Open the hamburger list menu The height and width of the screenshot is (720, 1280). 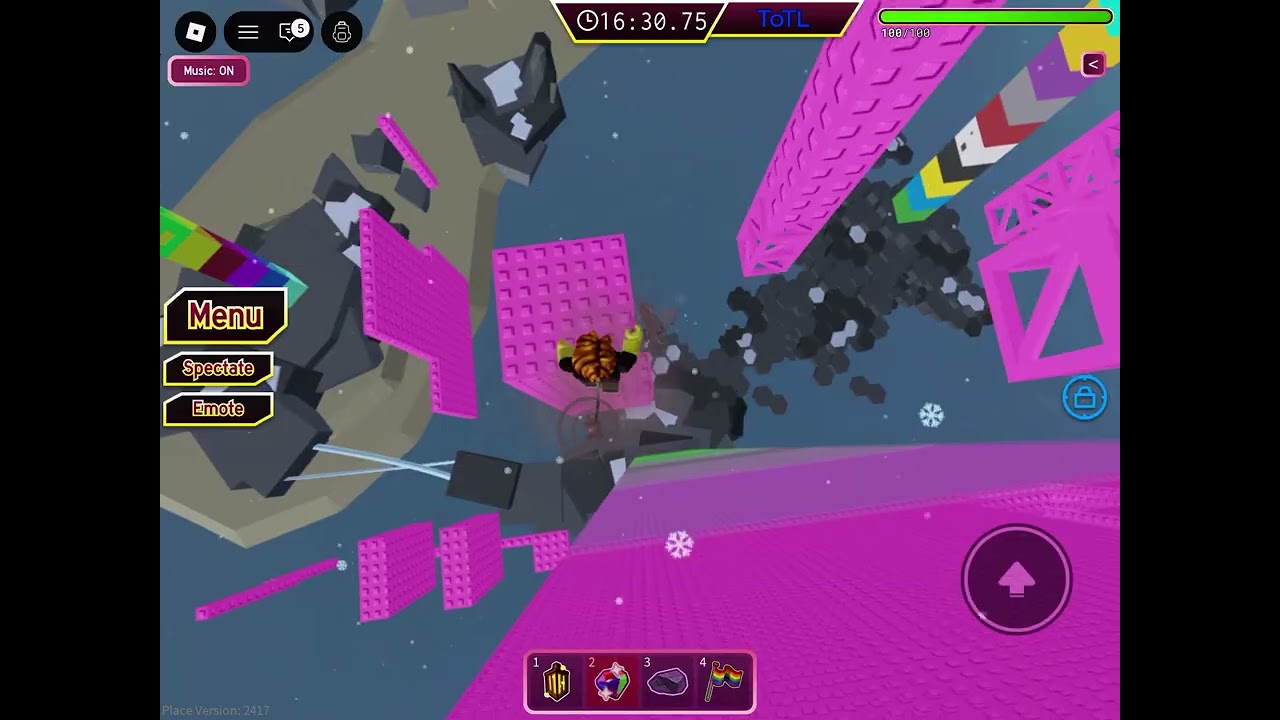coord(248,32)
